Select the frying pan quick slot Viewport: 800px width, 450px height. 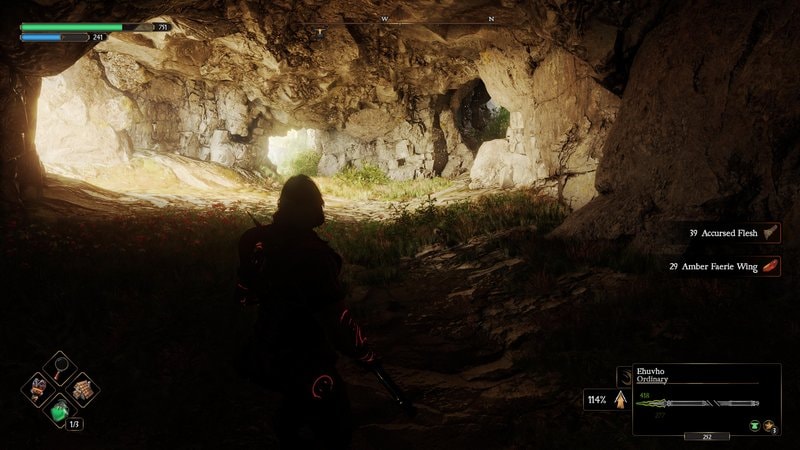(60, 366)
